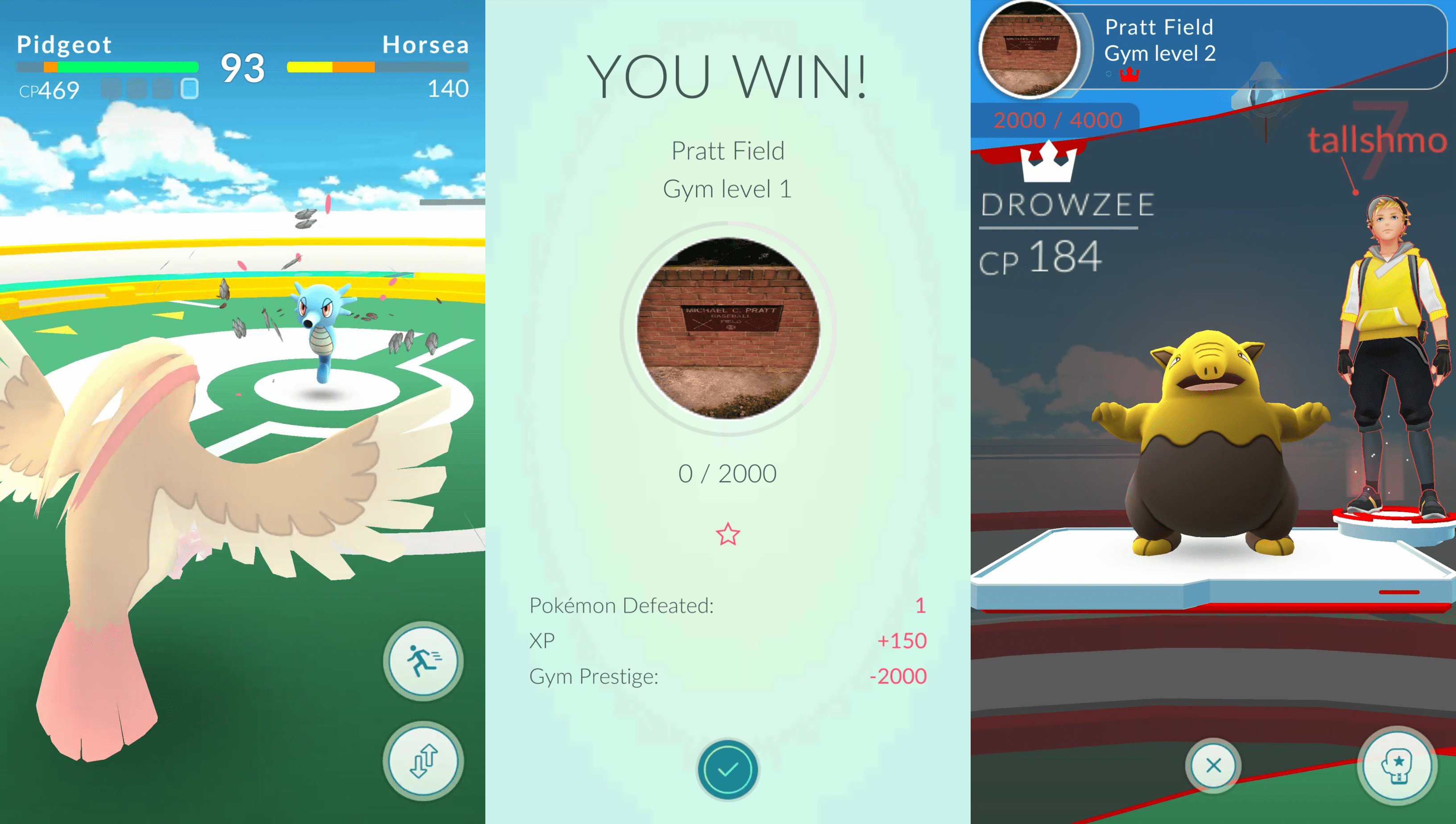Tap the star outline on the victory screen
Image resolution: width=1456 pixels, height=824 pixels.
[728, 533]
